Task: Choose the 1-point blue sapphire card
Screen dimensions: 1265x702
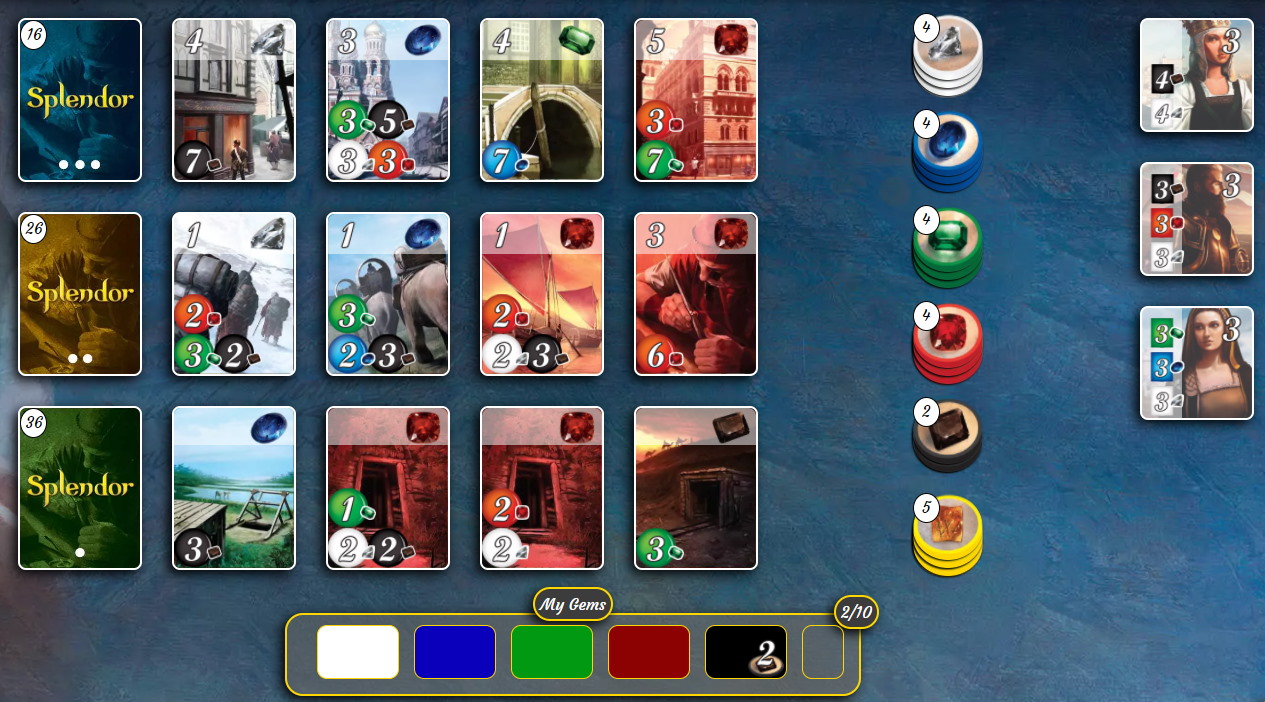Action: (x=388, y=294)
